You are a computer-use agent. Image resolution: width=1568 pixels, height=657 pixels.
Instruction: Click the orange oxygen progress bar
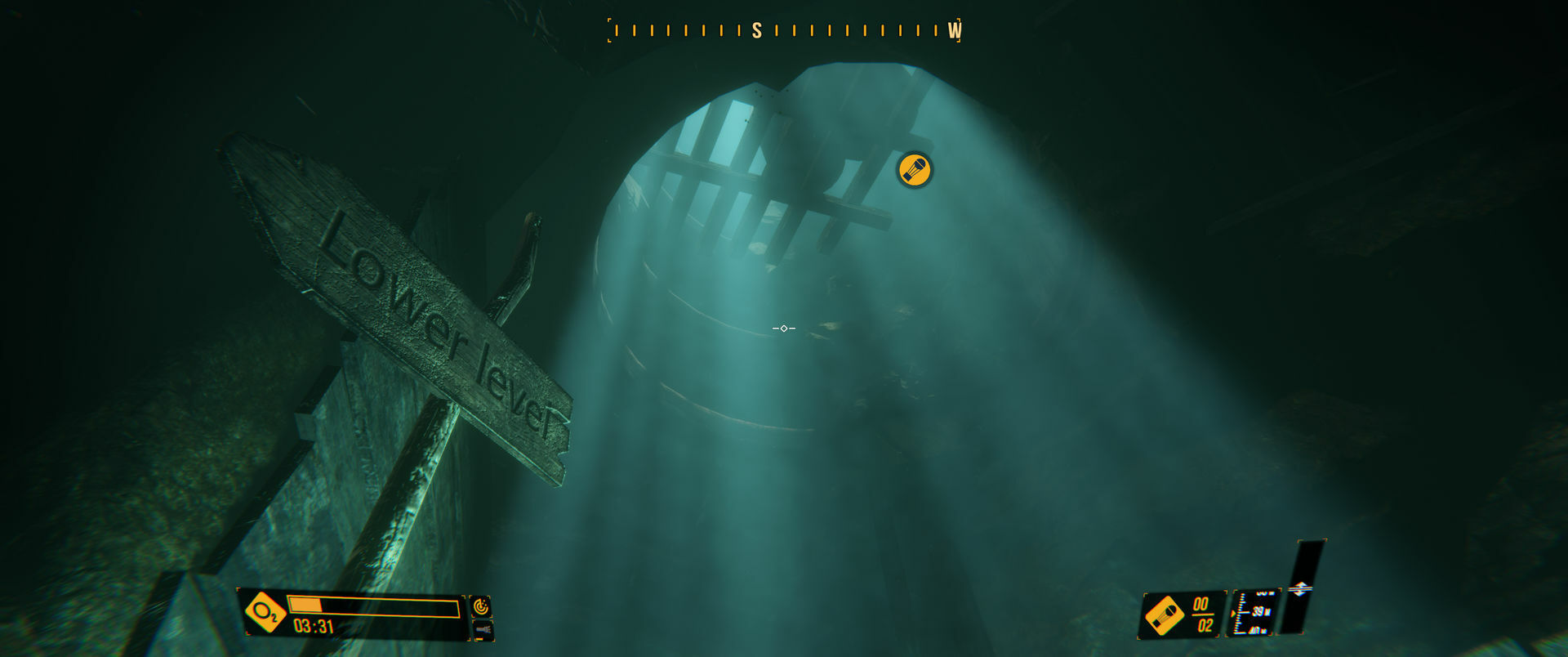pyautogui.click(x=305, y=605)
